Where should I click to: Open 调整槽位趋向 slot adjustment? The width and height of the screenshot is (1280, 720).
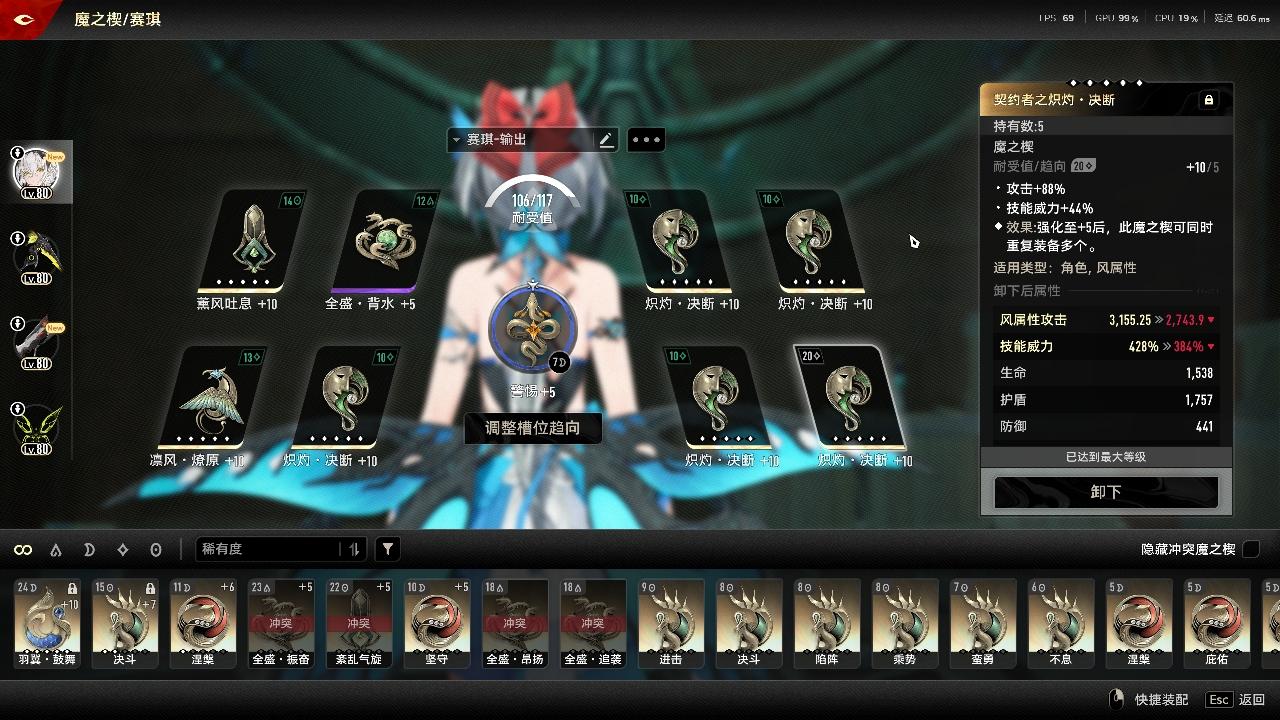[x=532, y=428]
